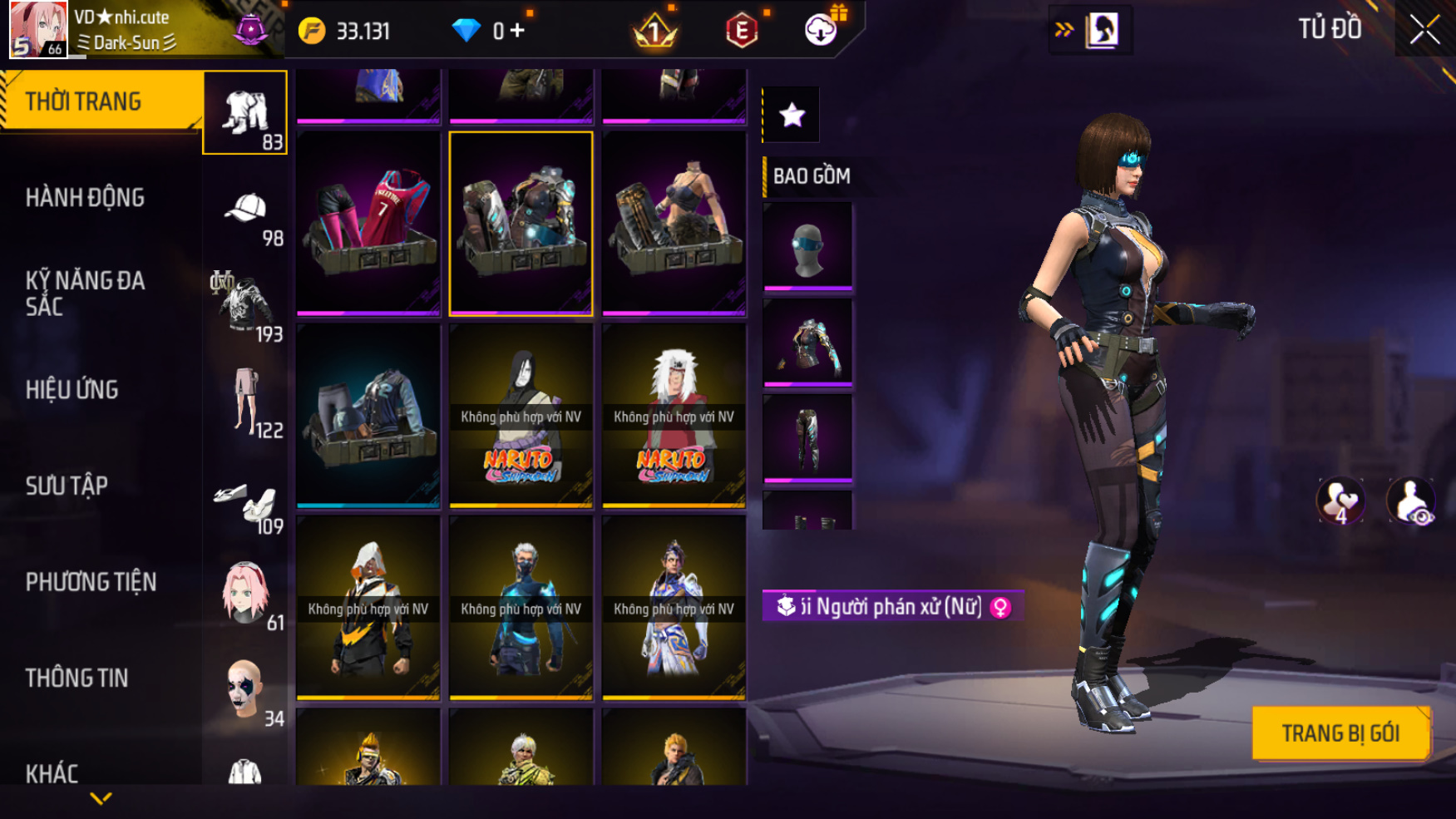Switch to KỸ NĂNG ĐA SẮC tab
Viewport: 1456px width, 819px height.
85,294
